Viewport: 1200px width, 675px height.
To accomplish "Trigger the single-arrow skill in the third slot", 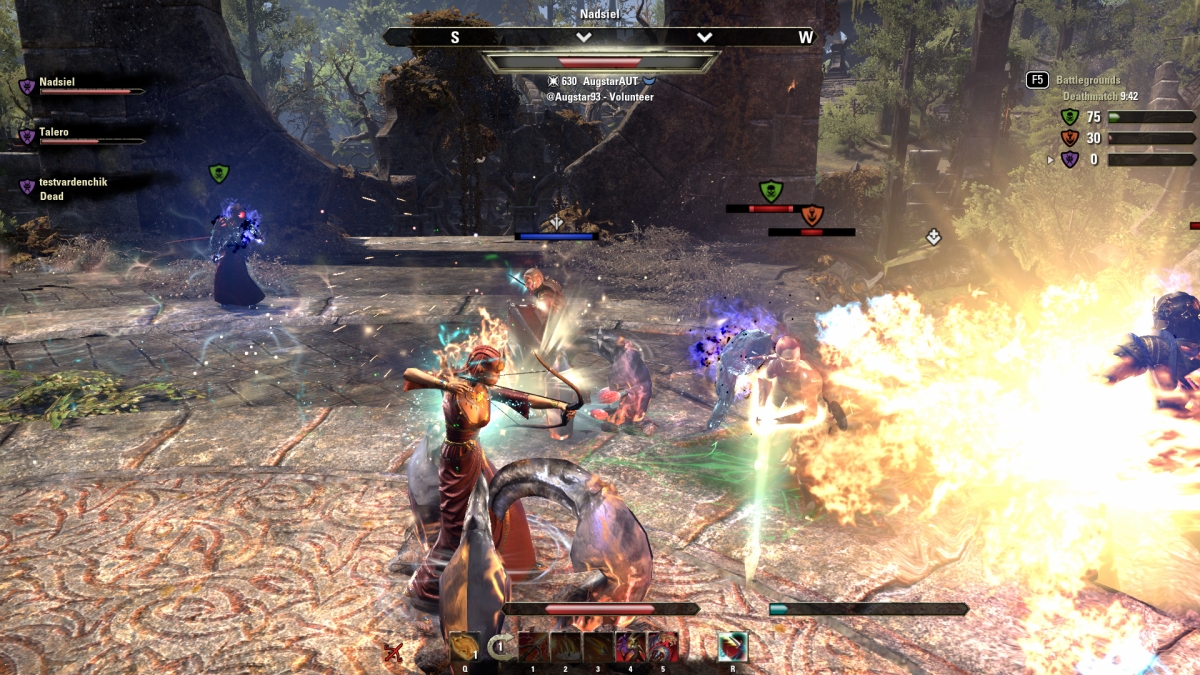I will pos(598,647).
